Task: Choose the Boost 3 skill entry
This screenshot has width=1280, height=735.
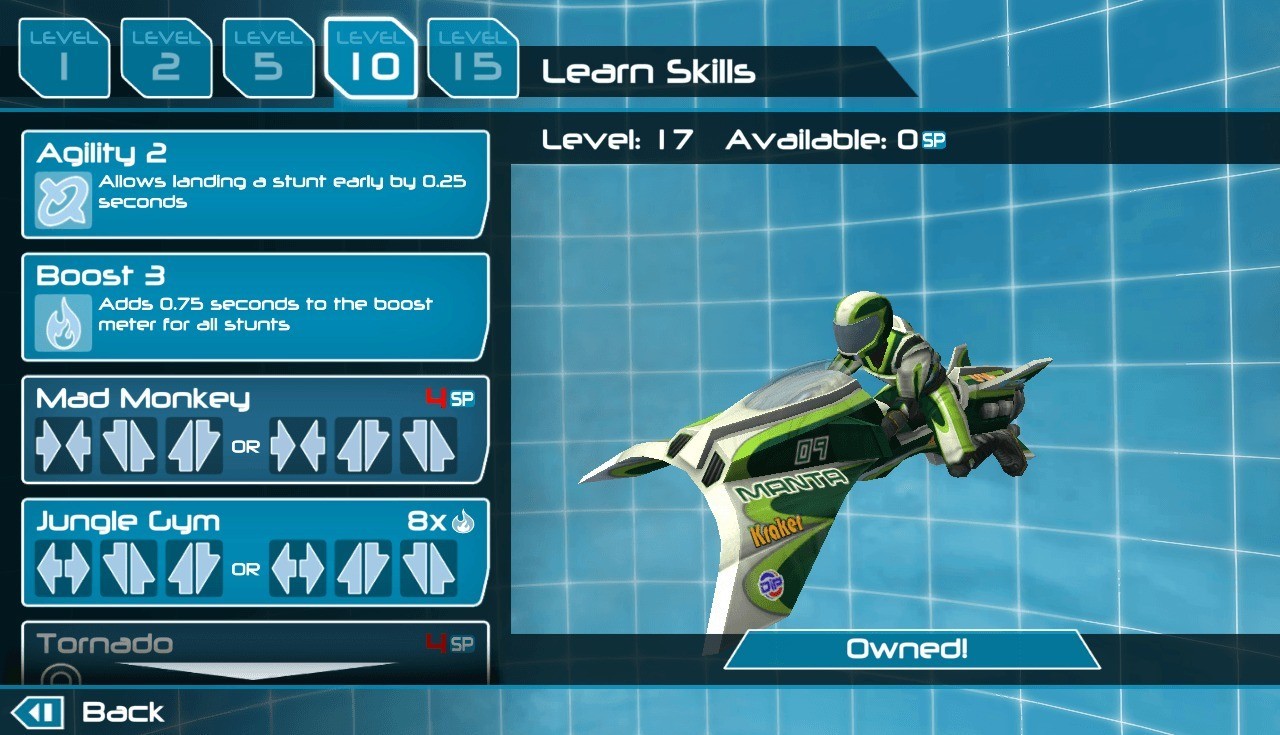Action: (255, 307)
